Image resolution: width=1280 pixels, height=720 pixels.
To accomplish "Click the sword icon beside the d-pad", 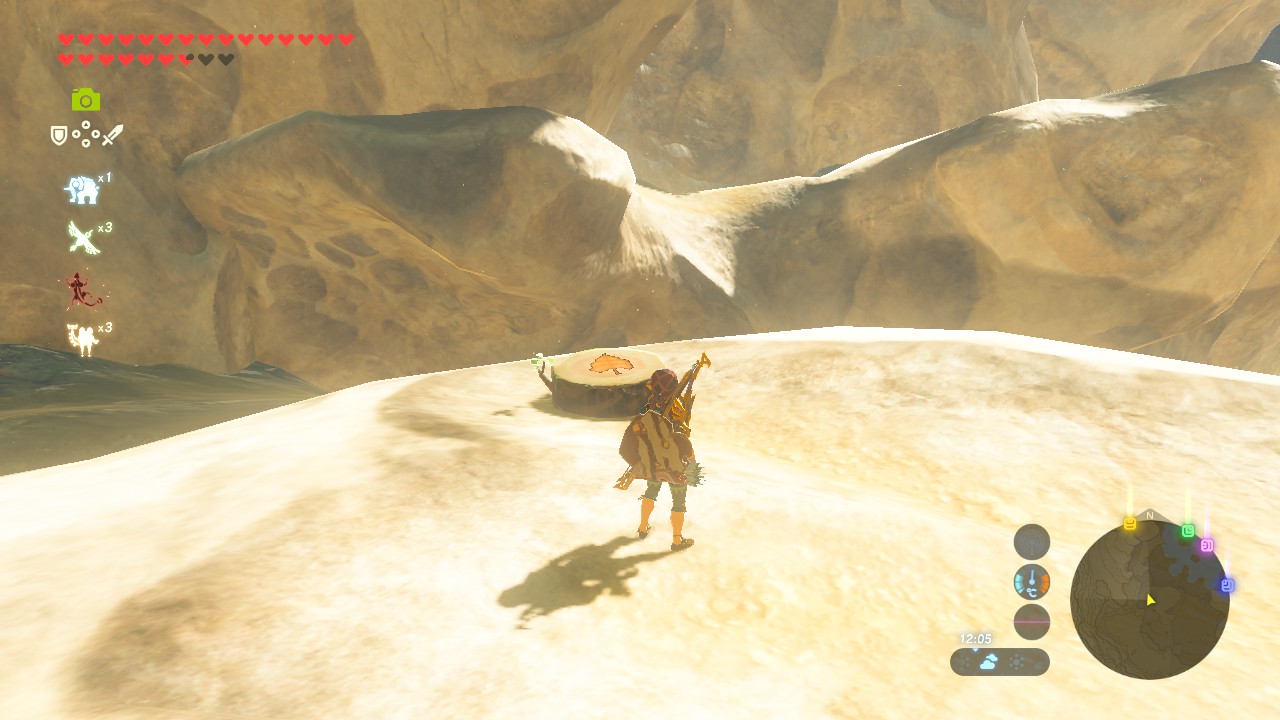I will (x=112, y=135).
